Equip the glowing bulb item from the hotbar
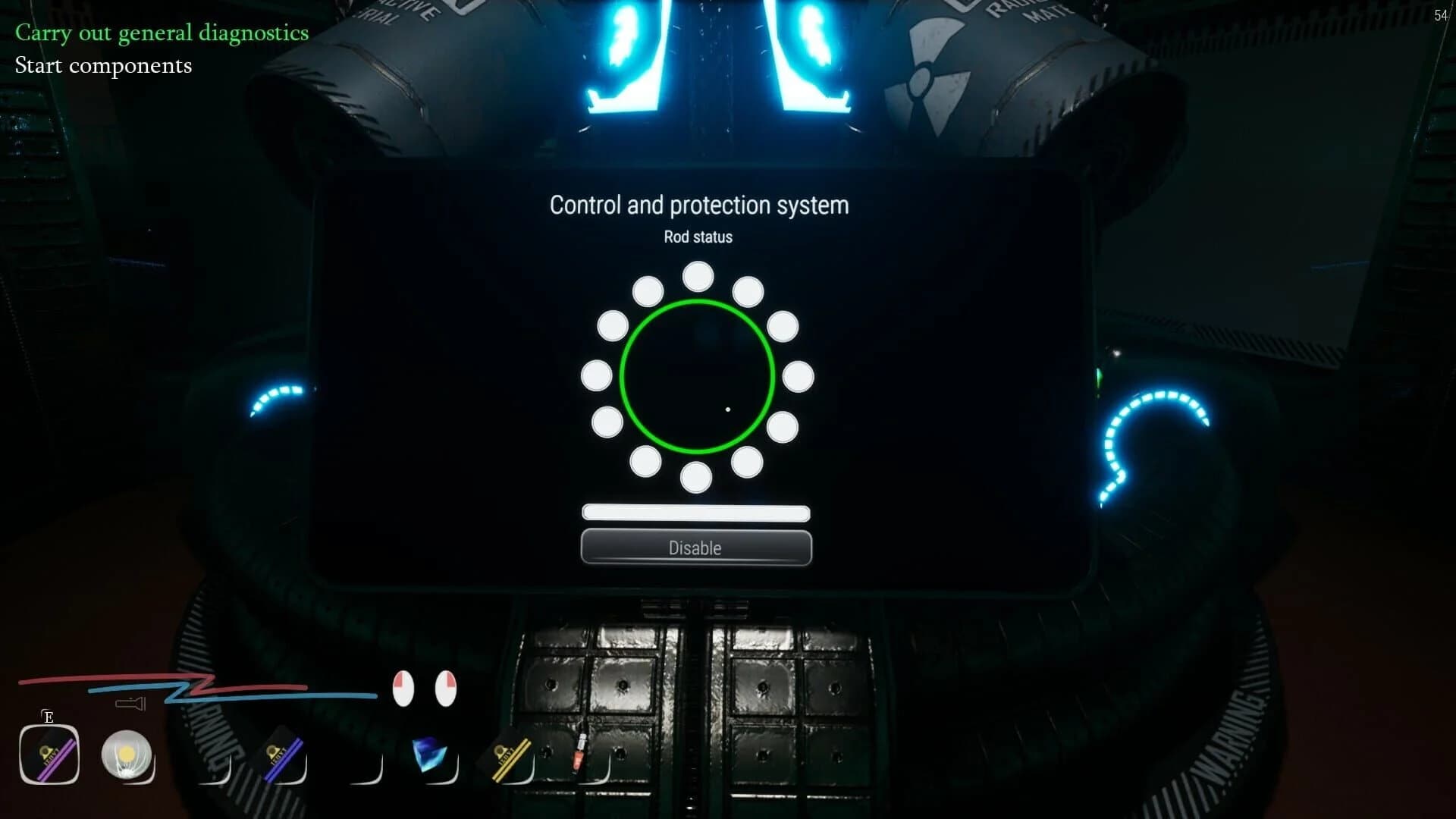Image resolution: width=1456 pixels, height=819 pixels. coord(127,754)
